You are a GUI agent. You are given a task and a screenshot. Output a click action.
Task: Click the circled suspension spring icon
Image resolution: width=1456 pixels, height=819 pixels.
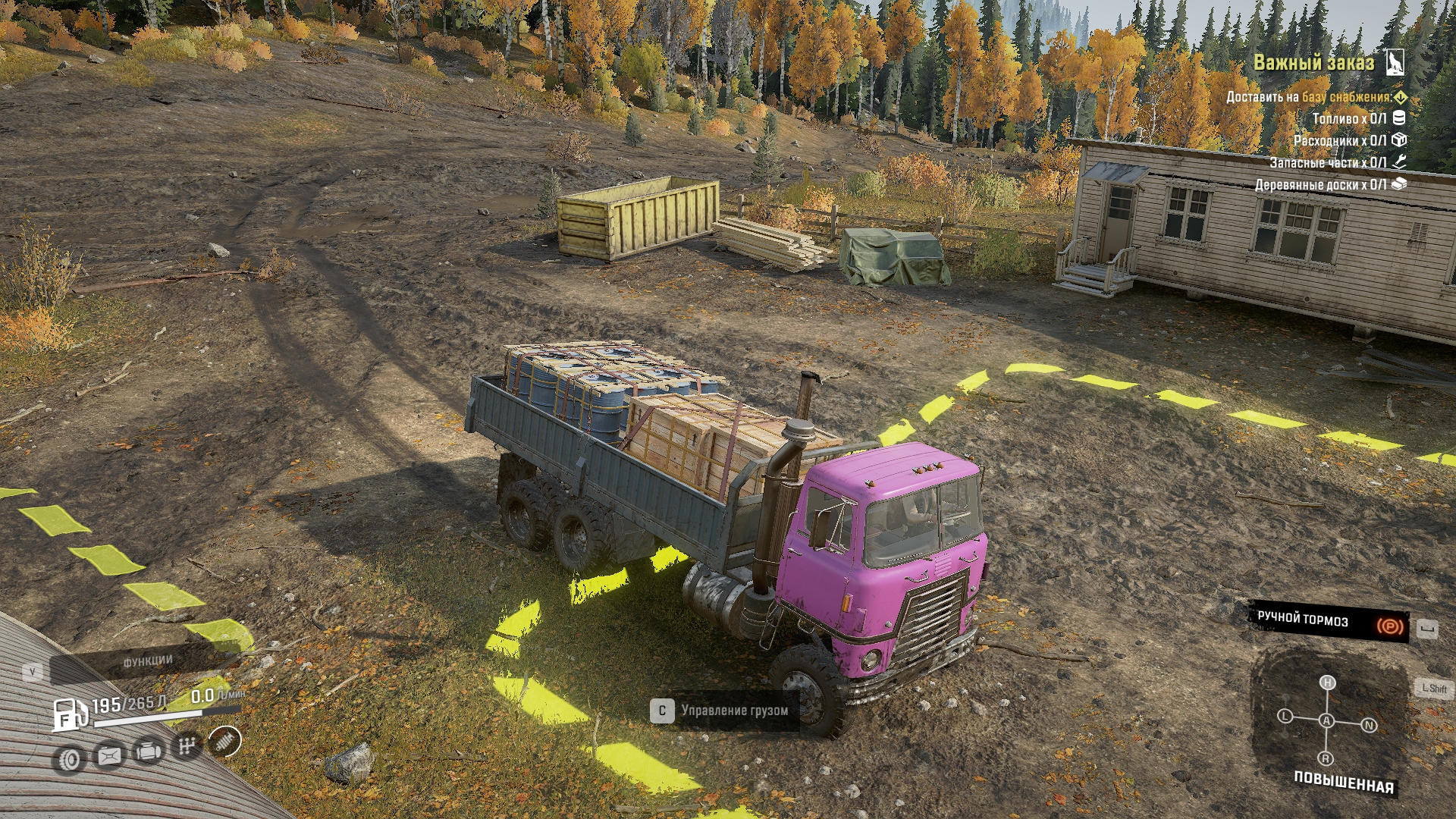[x=224, y=742]
